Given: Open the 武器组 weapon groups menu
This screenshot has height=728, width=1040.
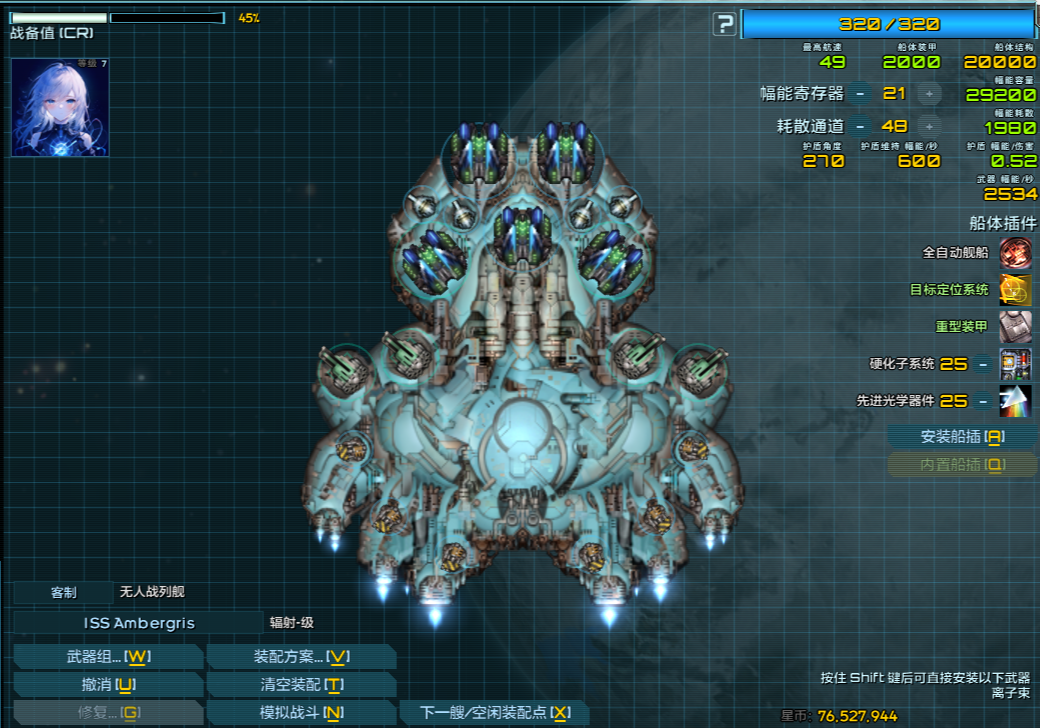Looking at the screenshot, I should pos(108,657).
